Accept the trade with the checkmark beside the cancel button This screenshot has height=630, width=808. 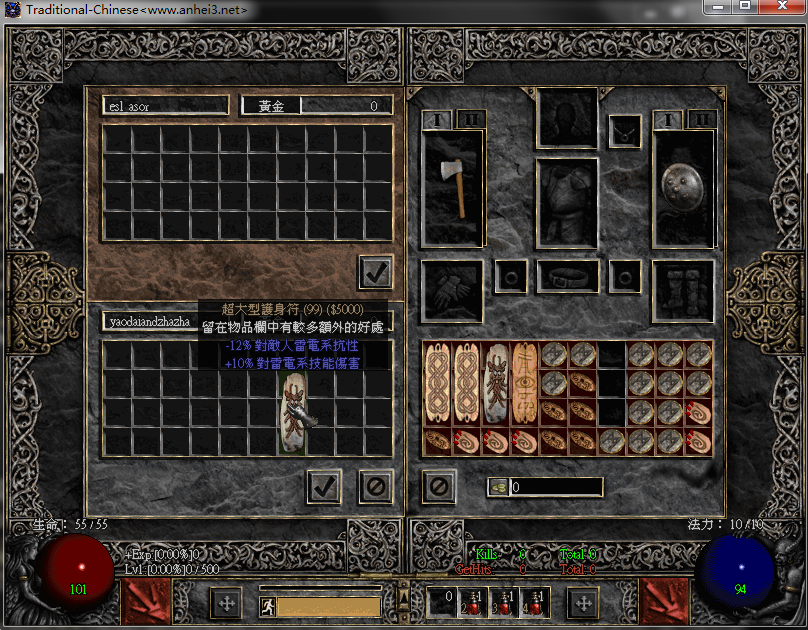(324, 487)
